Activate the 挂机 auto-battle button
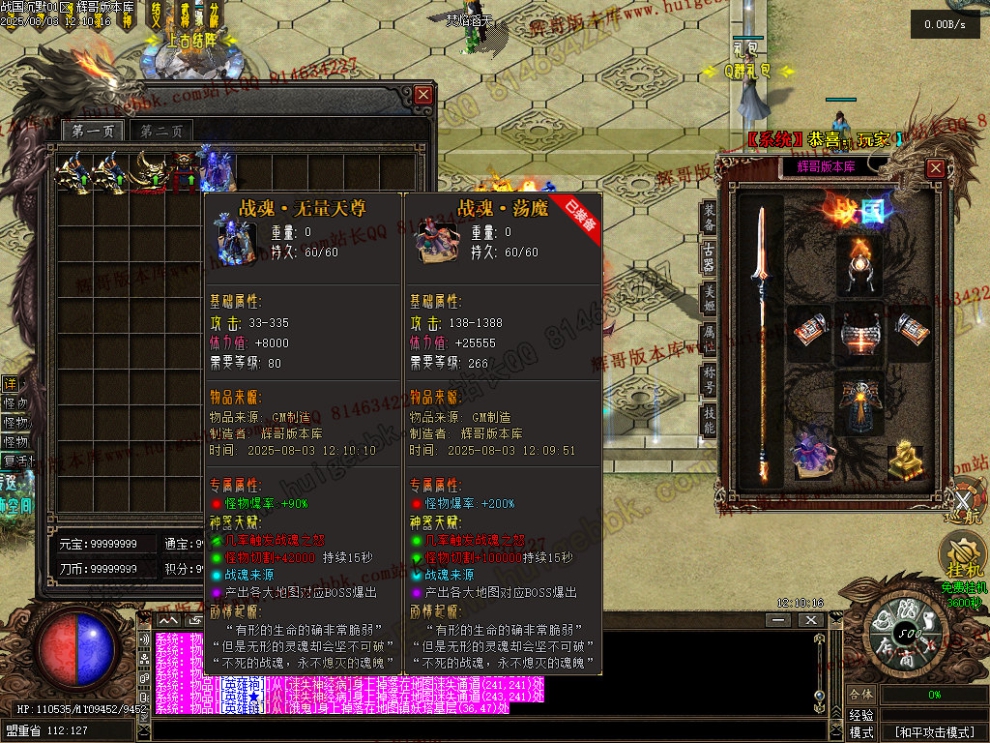 coord(961,557)
